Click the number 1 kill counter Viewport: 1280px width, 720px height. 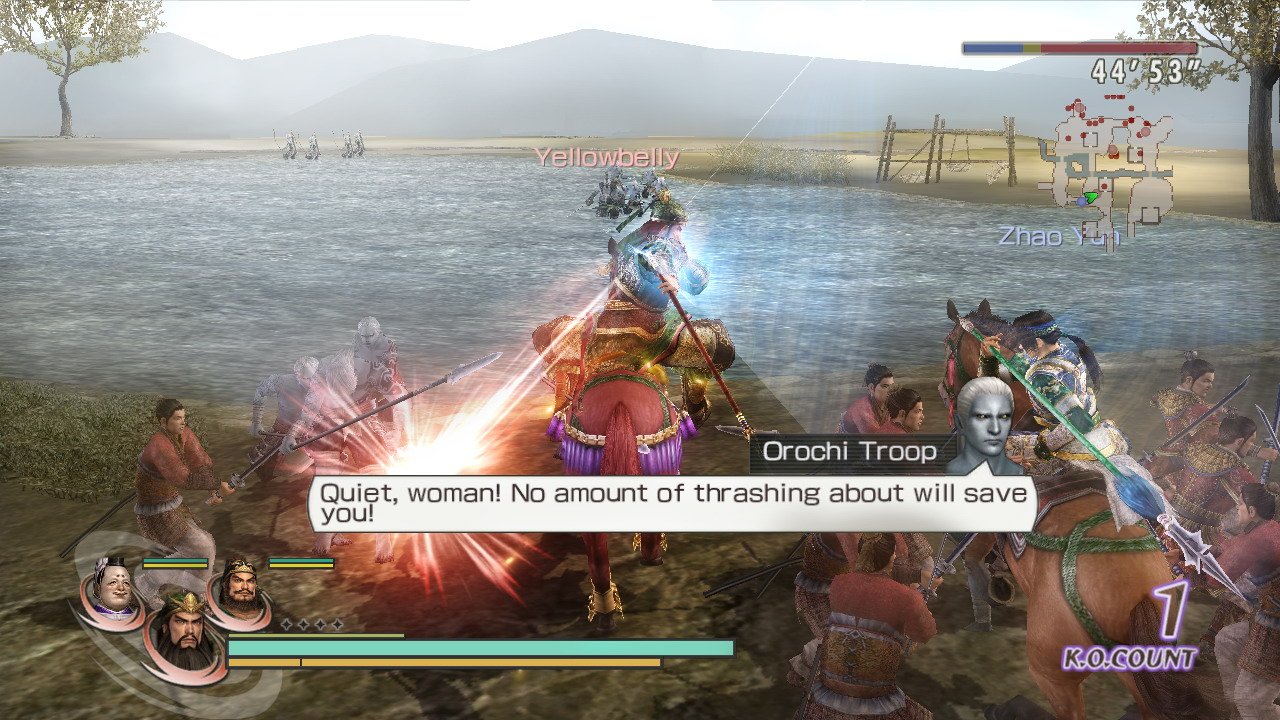pyautogui.click(x=1168, y=608)
